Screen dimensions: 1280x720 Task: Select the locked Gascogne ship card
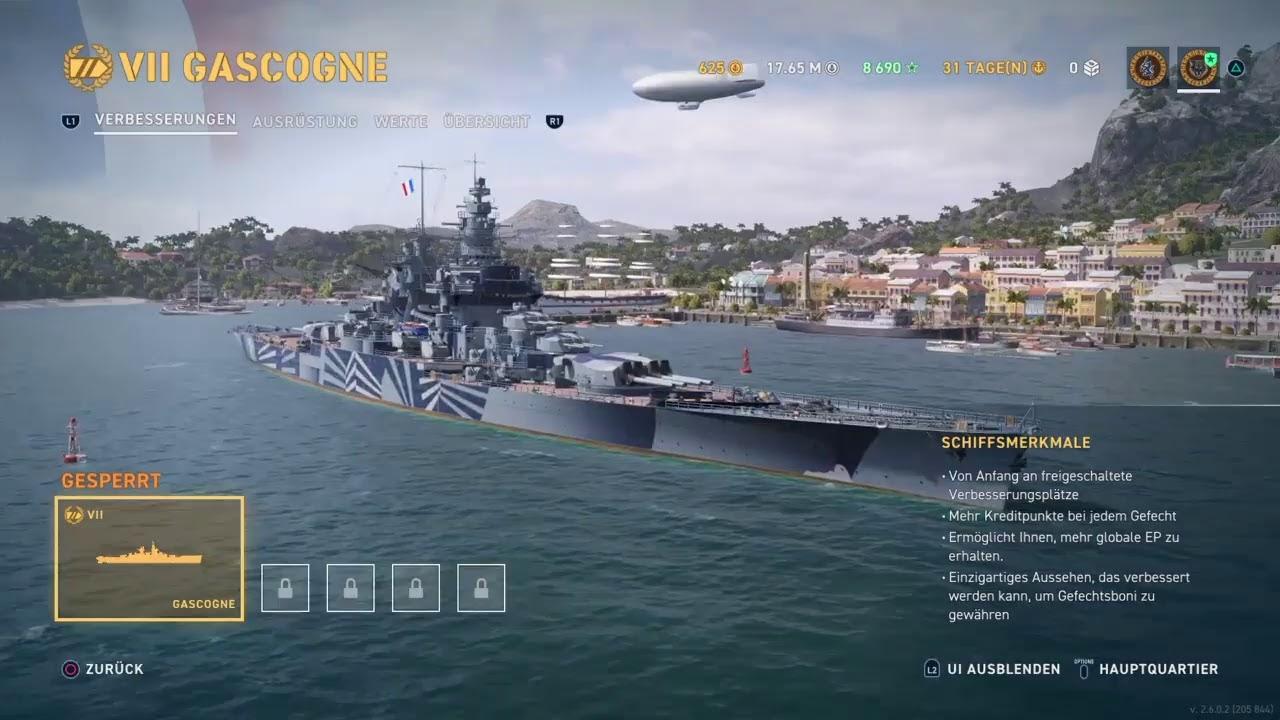point(149,558)
